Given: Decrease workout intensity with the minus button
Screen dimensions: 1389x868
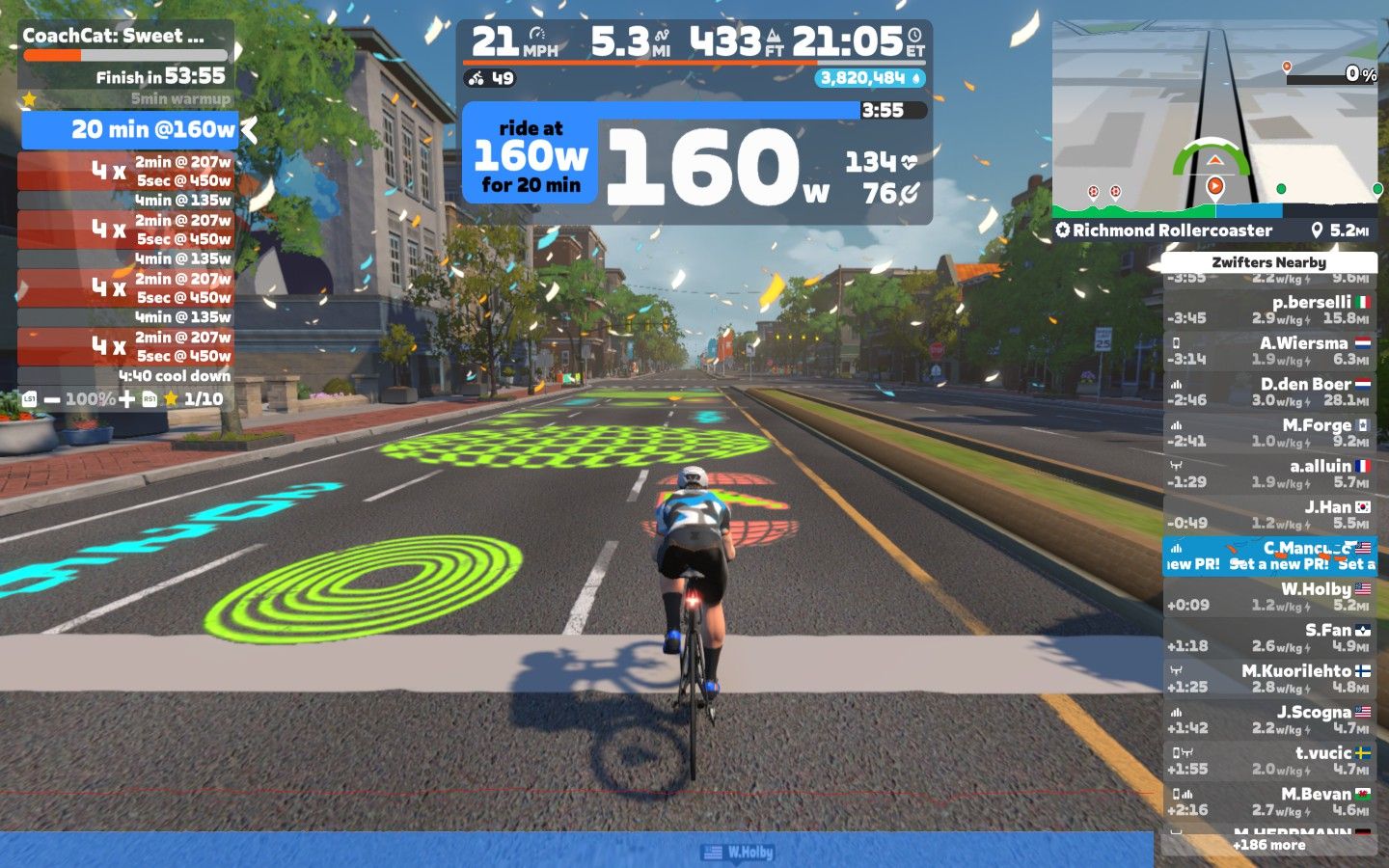Looking at the screenshot, I should tap(52, 399).
